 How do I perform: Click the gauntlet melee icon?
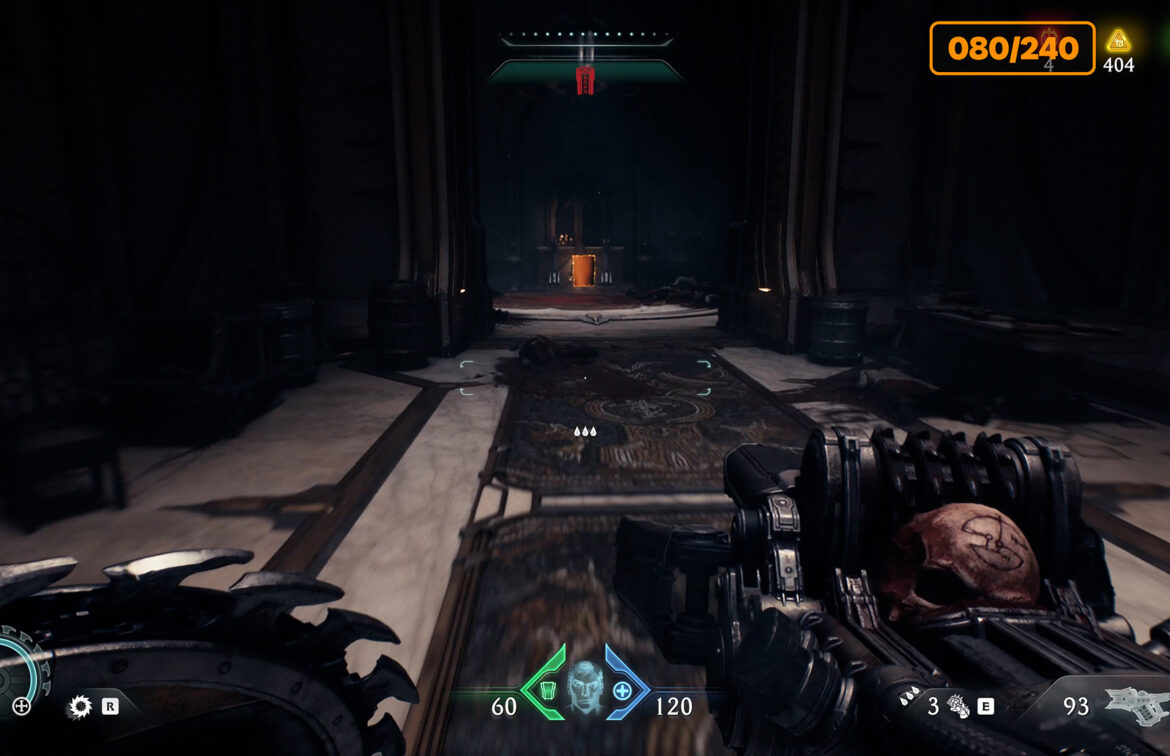click(957, 706)
